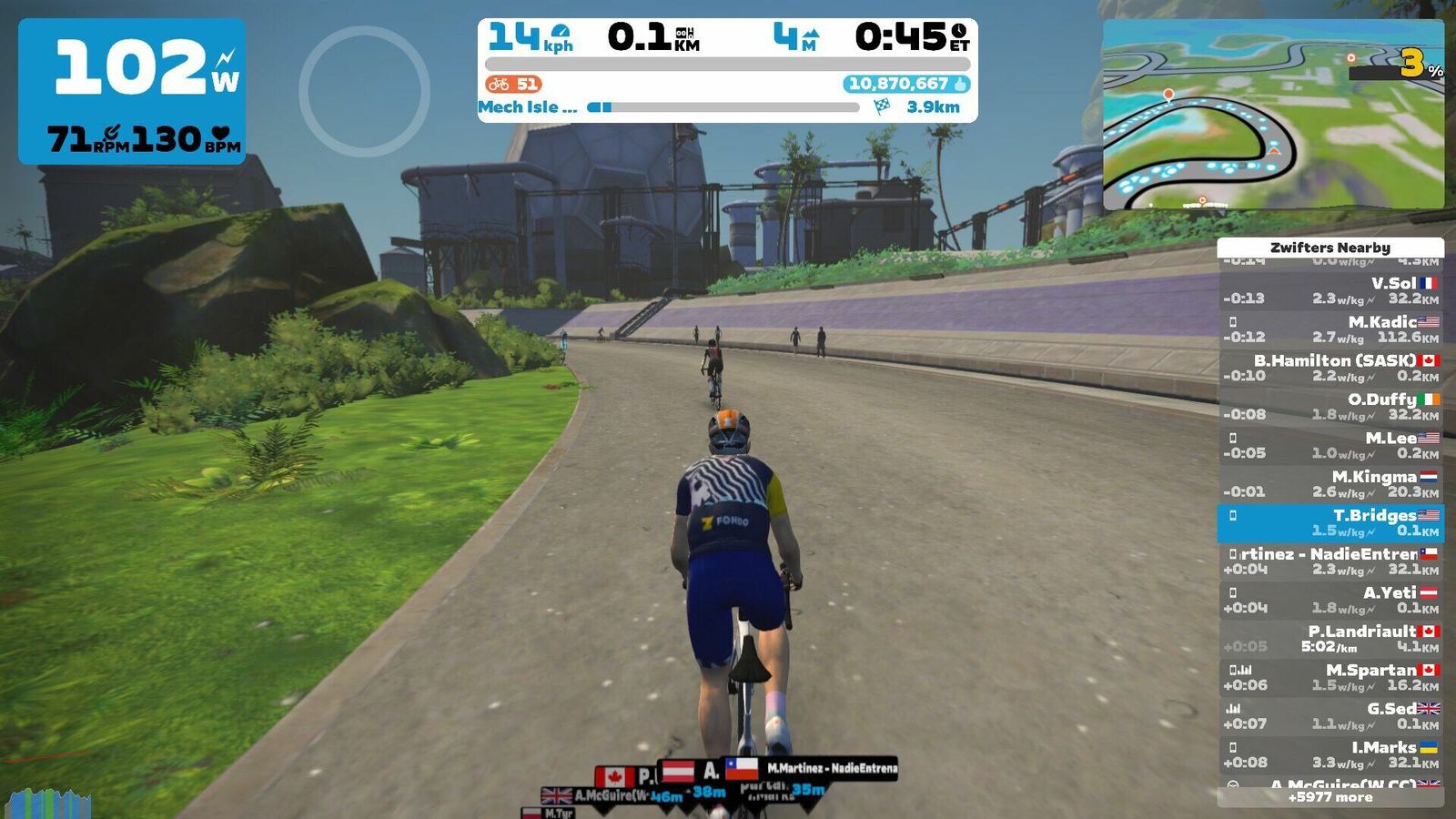Choose M.Kingma rider row
Image resolution: width=1456 pixels, height=819 pixels.
coord(1330,483)
